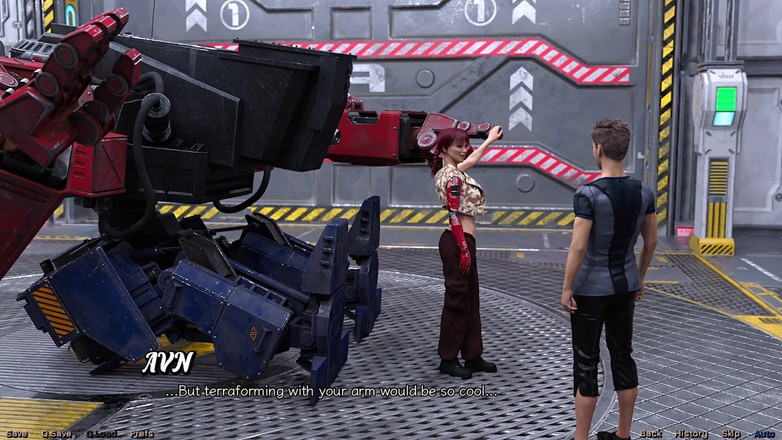782x440 pixels.
Task: Show the dialogue History log
Action: point(691,434)
